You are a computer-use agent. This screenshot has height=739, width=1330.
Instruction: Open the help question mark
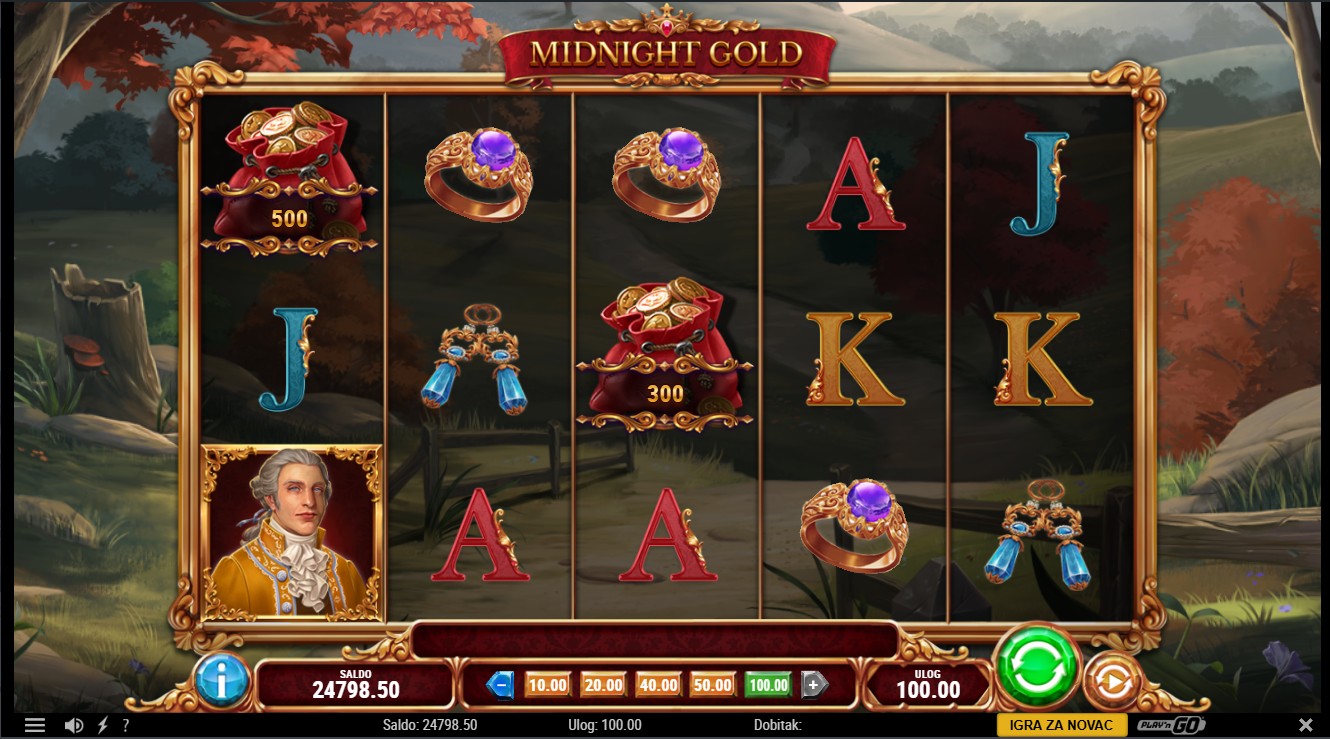(126, 725)
